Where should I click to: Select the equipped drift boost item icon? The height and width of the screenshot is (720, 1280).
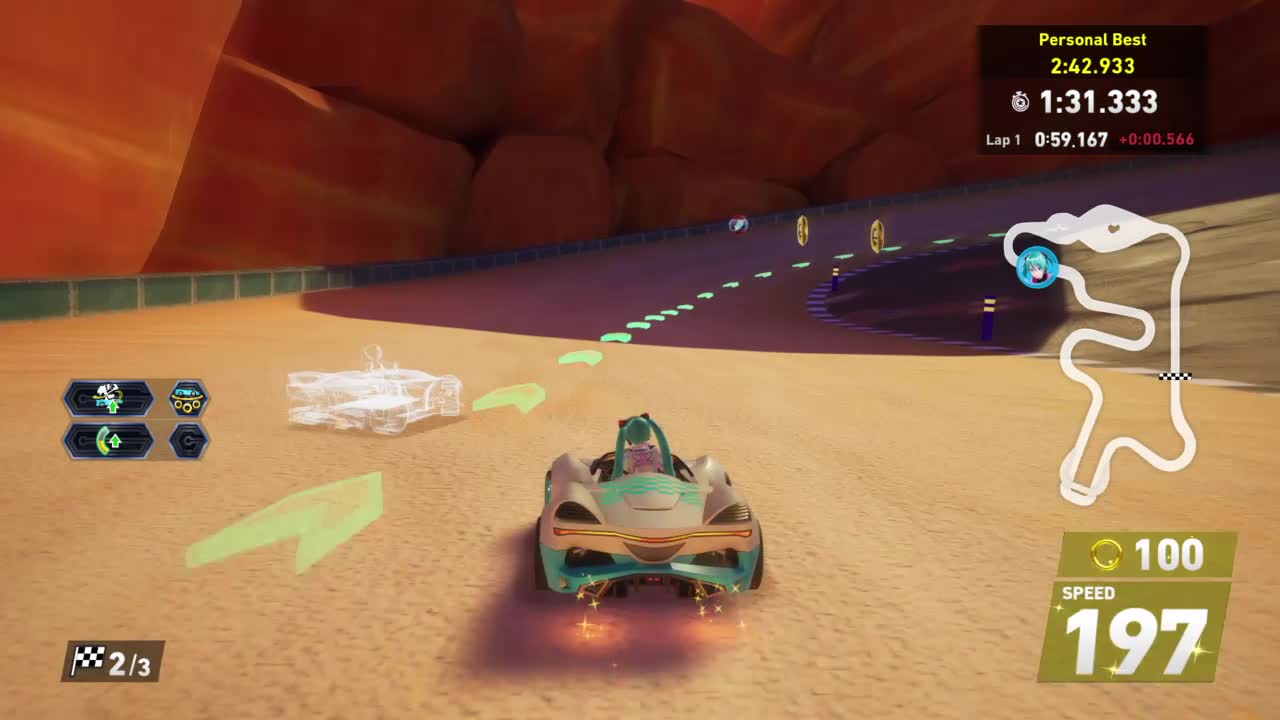[x=109, y=398]
